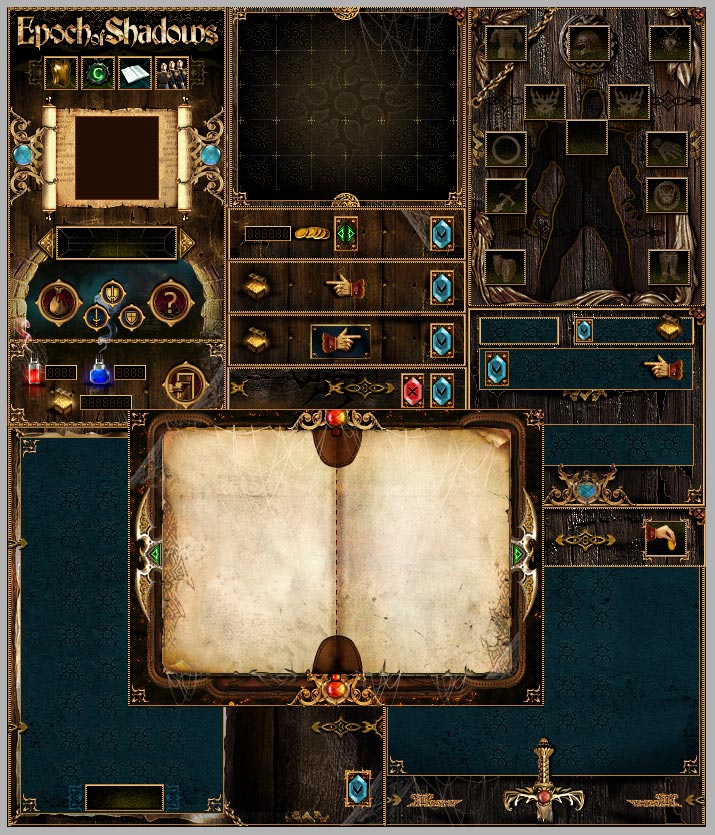Viewport: 715px width, 835px height.
Task: Select the helmet equipment slot
Action: 587,42
